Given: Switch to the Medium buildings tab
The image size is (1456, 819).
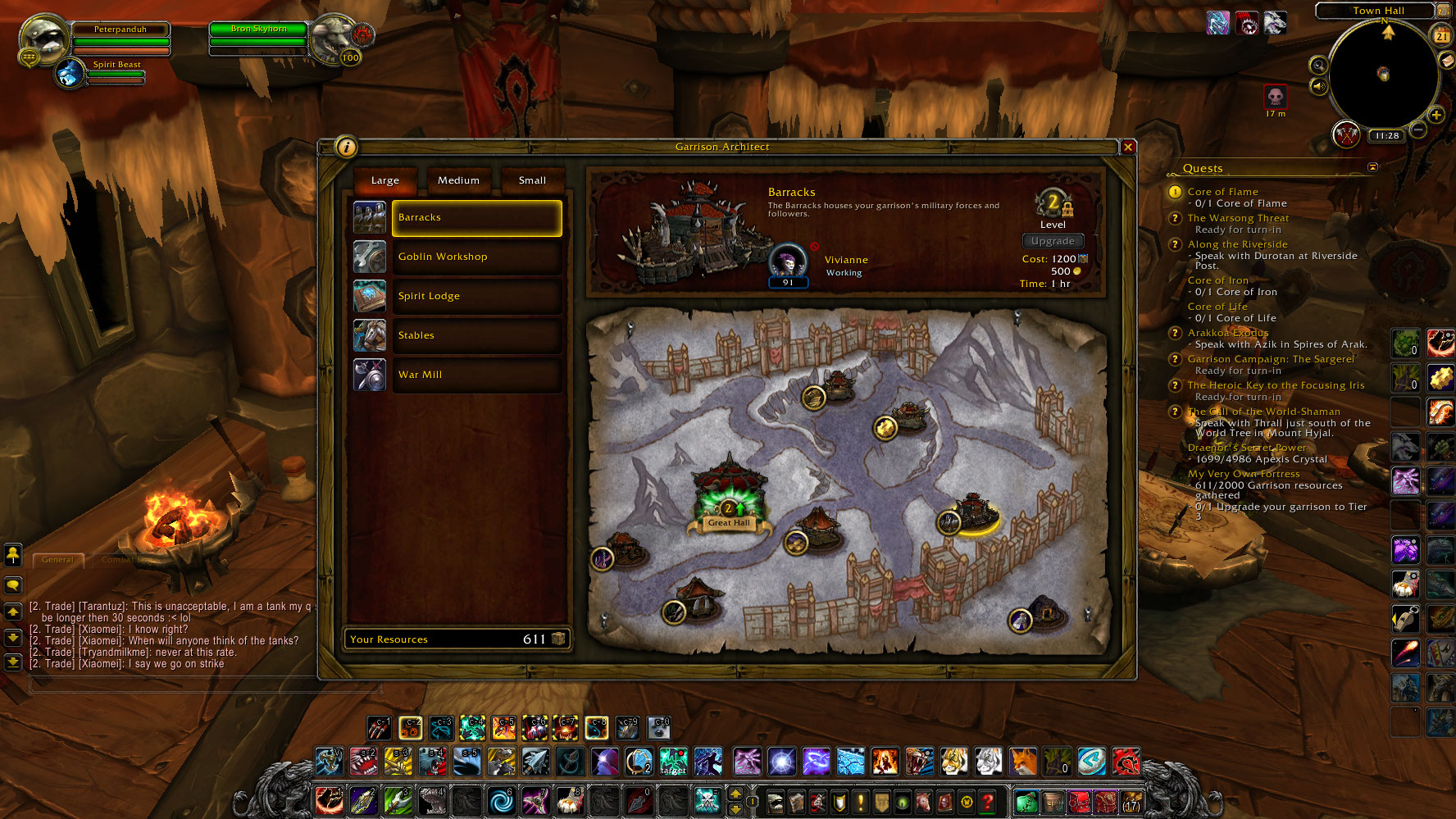Looking at the screenshot, I should pos(458,180).
